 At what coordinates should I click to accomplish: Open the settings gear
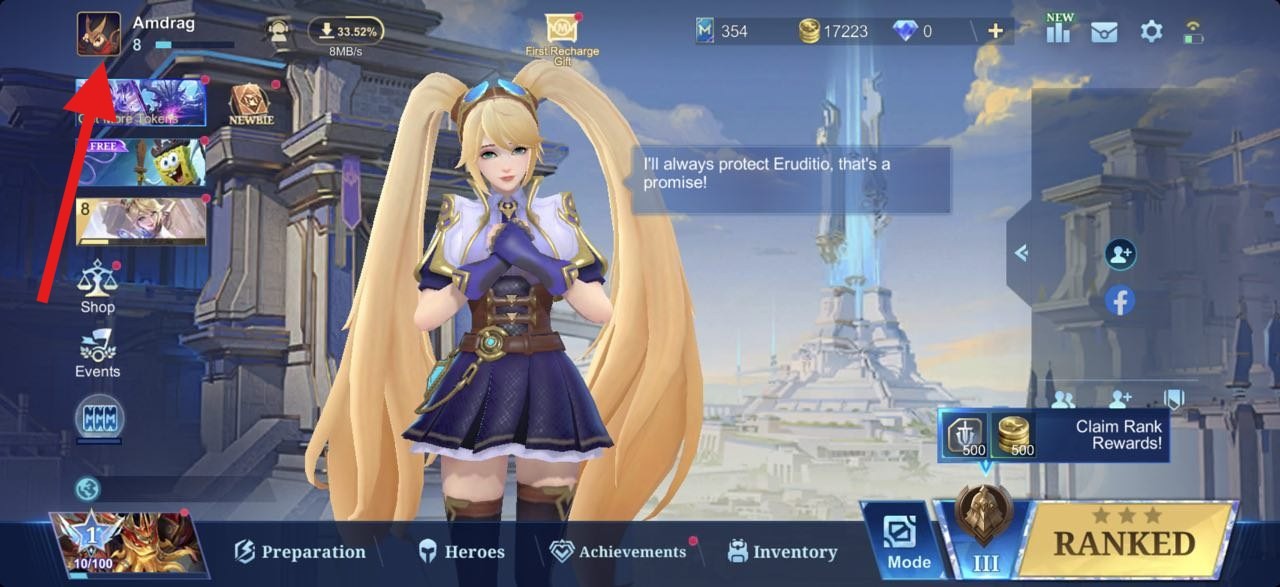pyautogui.click(x=1152, y=31)
